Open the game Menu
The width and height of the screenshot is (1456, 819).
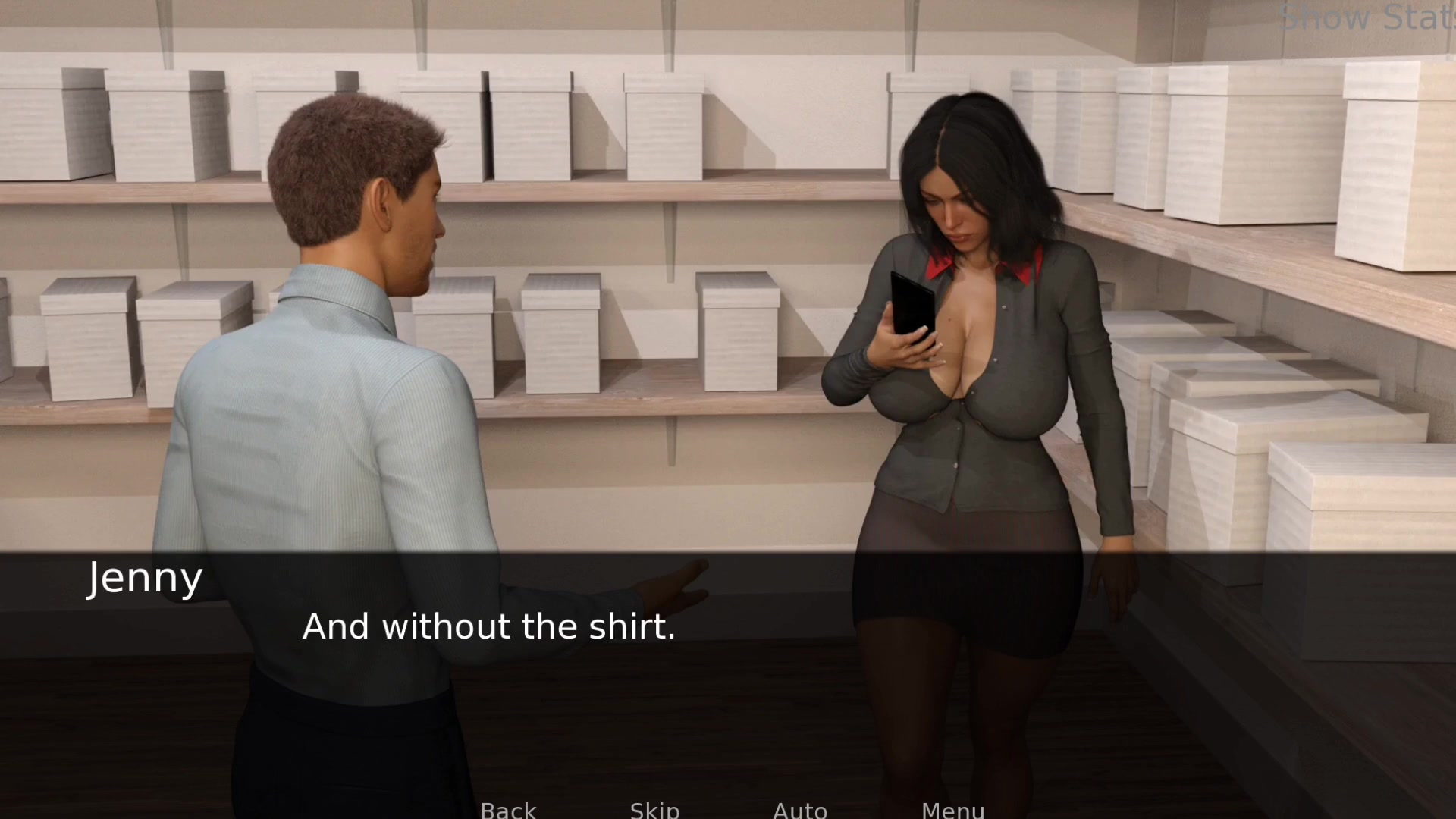tap(952, 810)
